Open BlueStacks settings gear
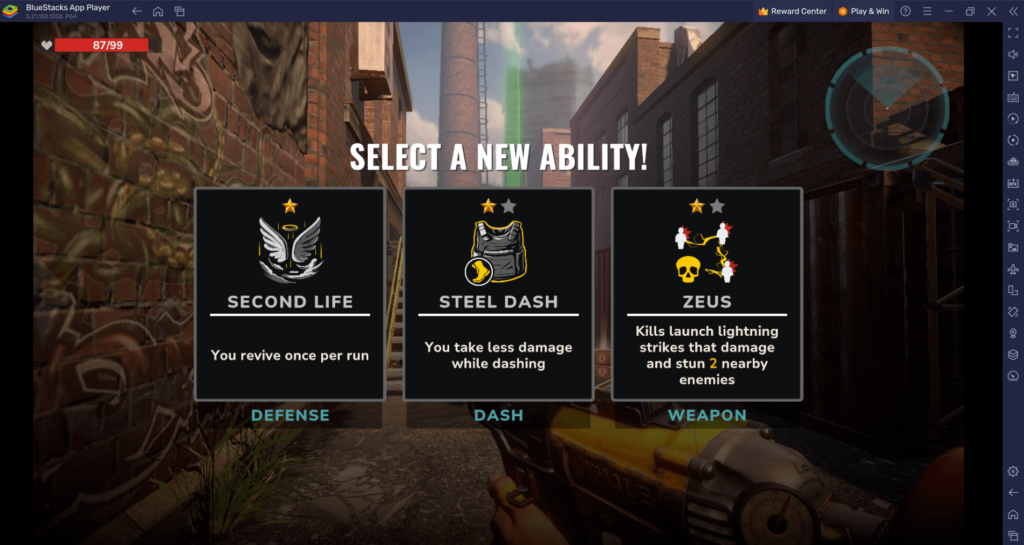1024x545 pixels. point(1013,471)
